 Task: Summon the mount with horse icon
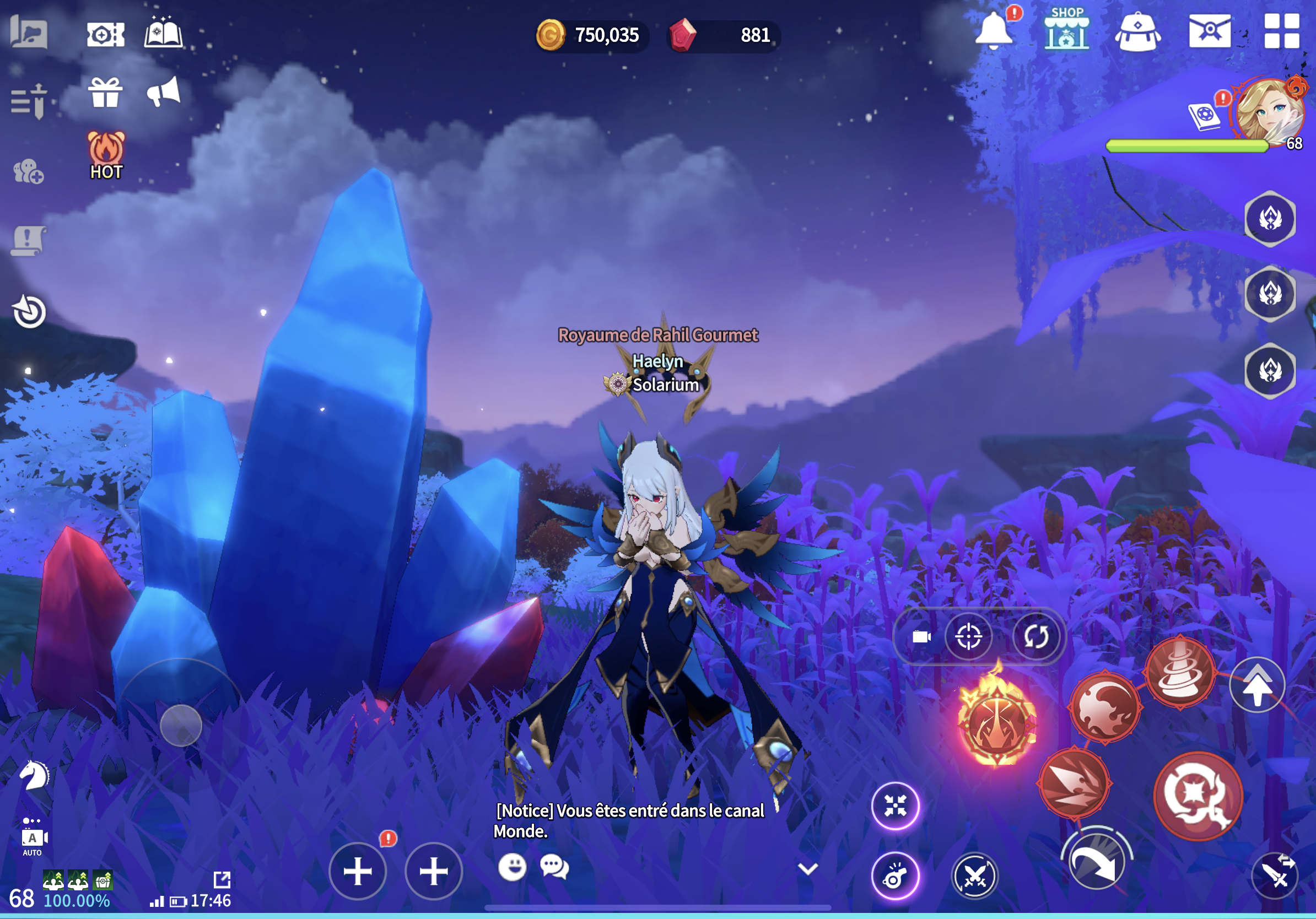pos(34,775)
